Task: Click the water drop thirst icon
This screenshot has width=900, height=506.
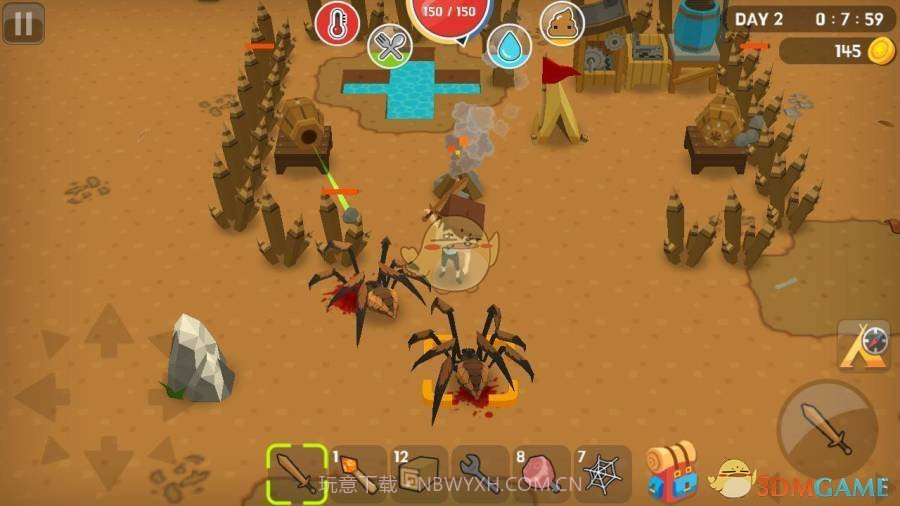Action: (x=509, y=46)
